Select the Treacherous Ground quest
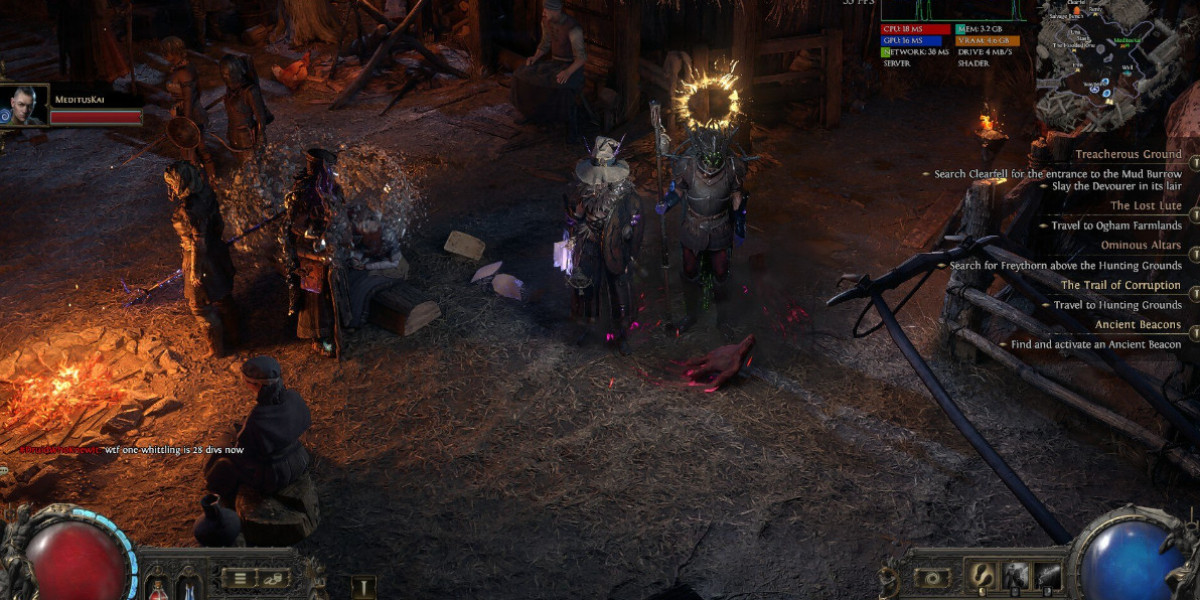1200x600 pixels. [x=1128, y=155]
